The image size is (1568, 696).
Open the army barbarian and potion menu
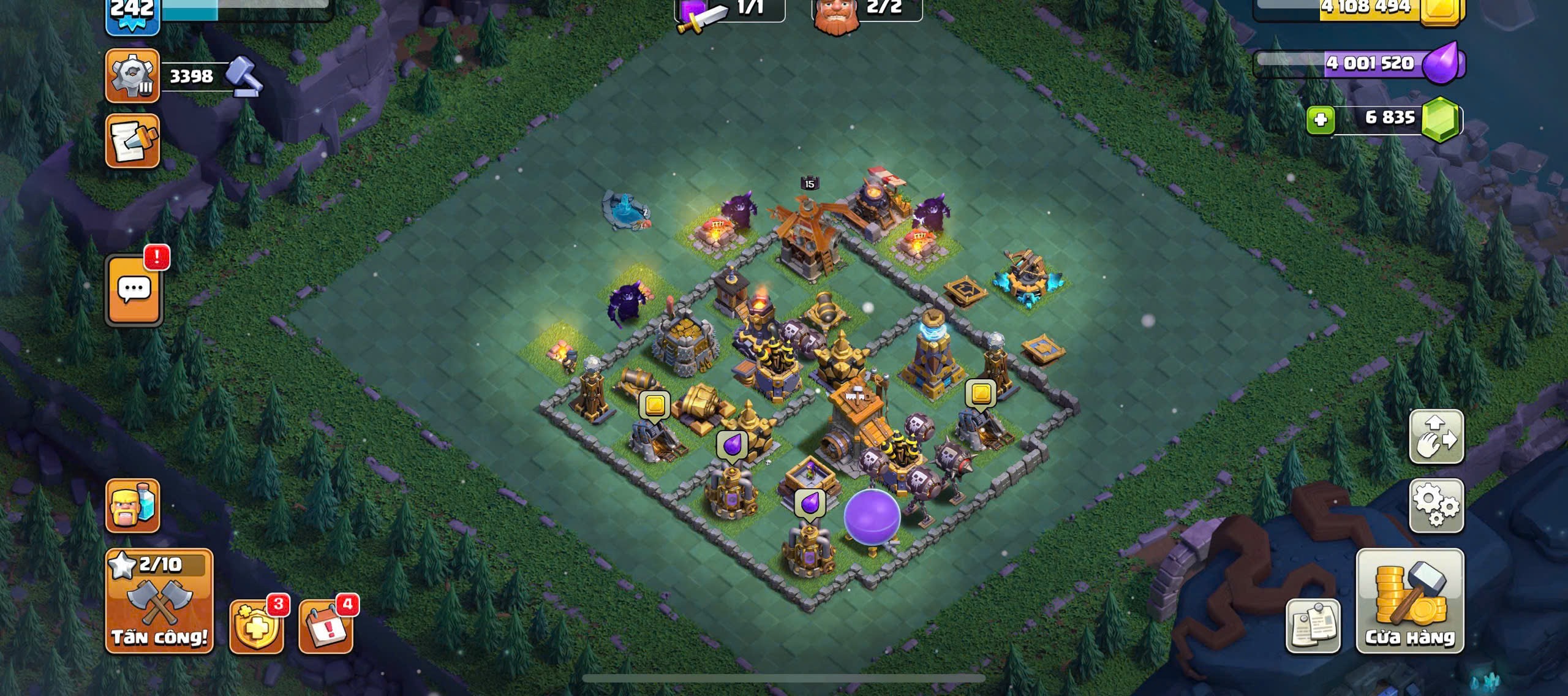[x=133, y=505]
